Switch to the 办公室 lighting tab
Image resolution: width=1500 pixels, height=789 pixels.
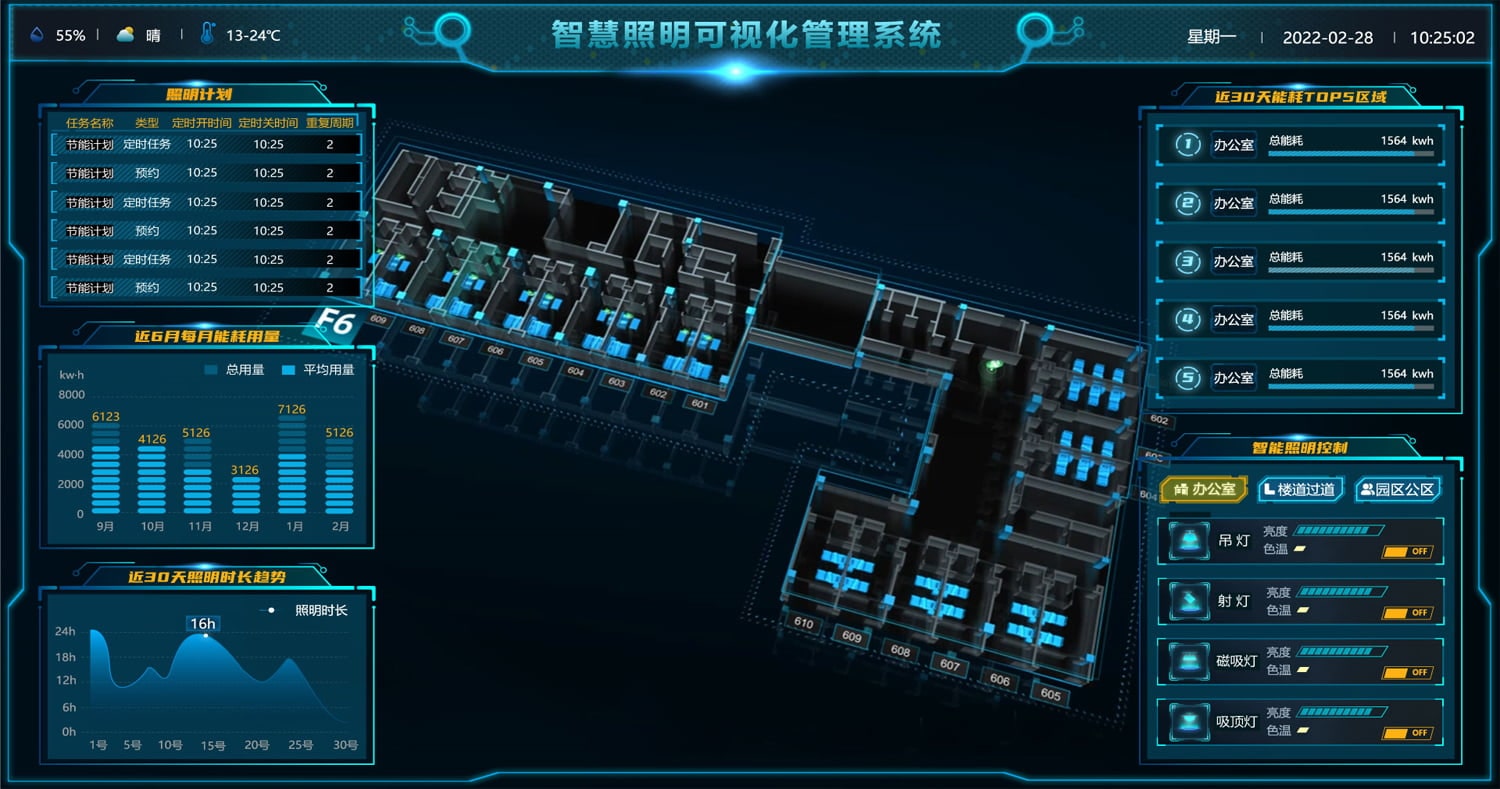pyautogui.click(x=1204, y=489)
